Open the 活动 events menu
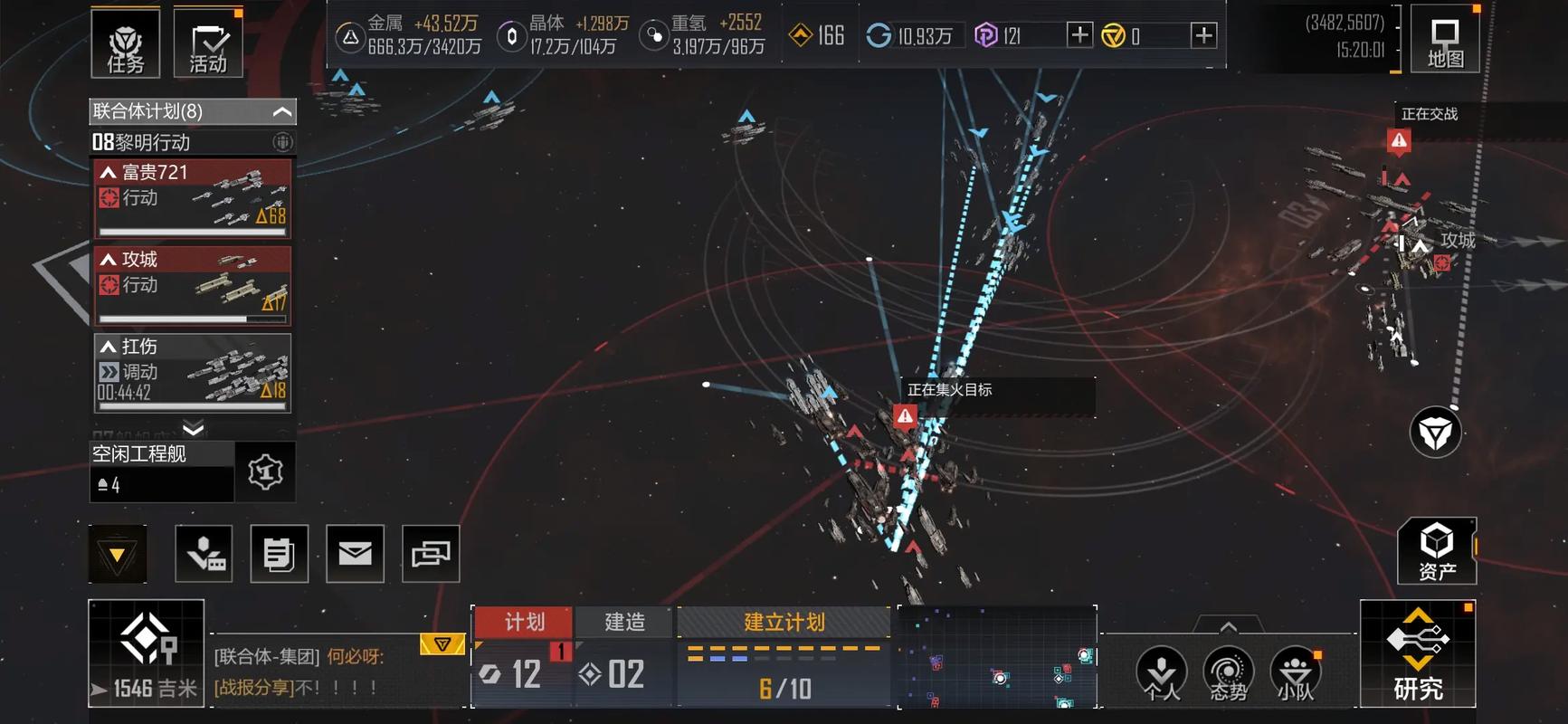The image size is (1568, 724). [208, 43]
